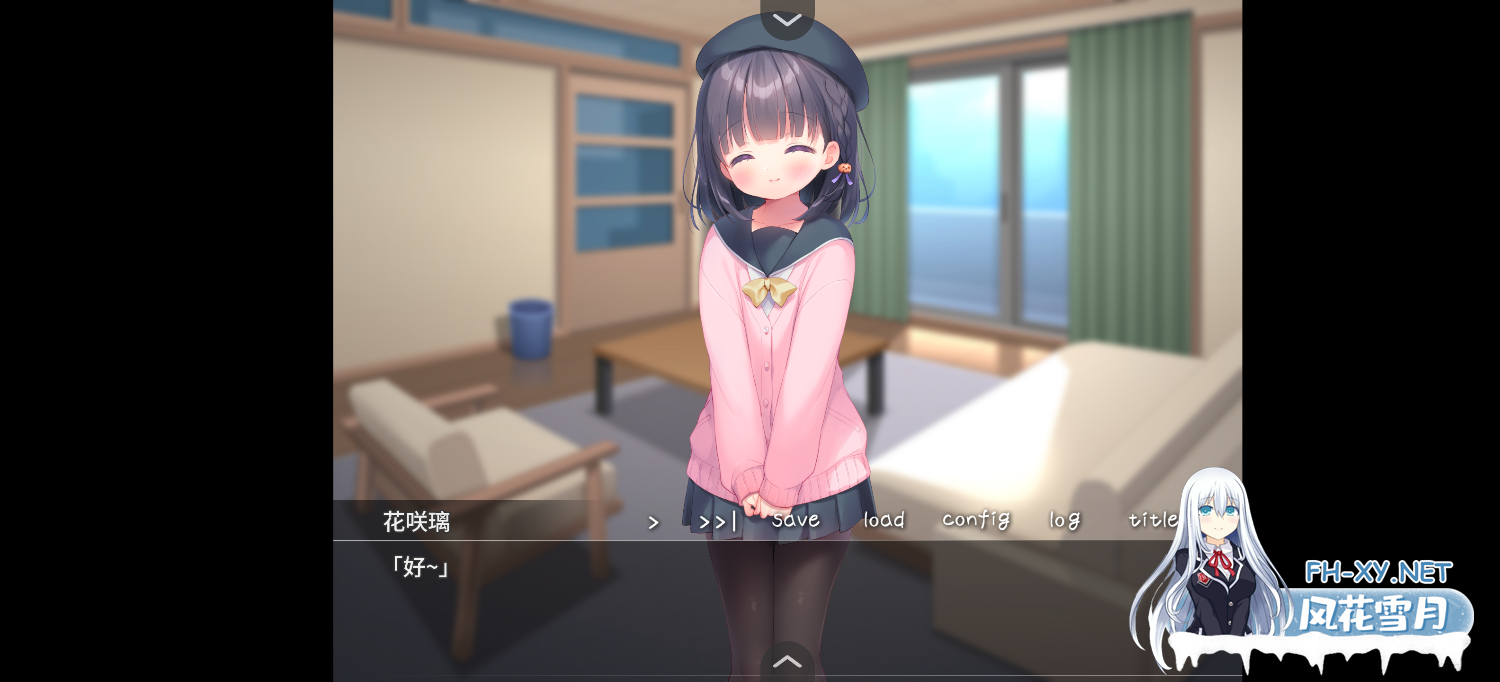Expand the top down-chevron tab
The height and width of the screenshot is (682, 1500).
coord(787,19)
